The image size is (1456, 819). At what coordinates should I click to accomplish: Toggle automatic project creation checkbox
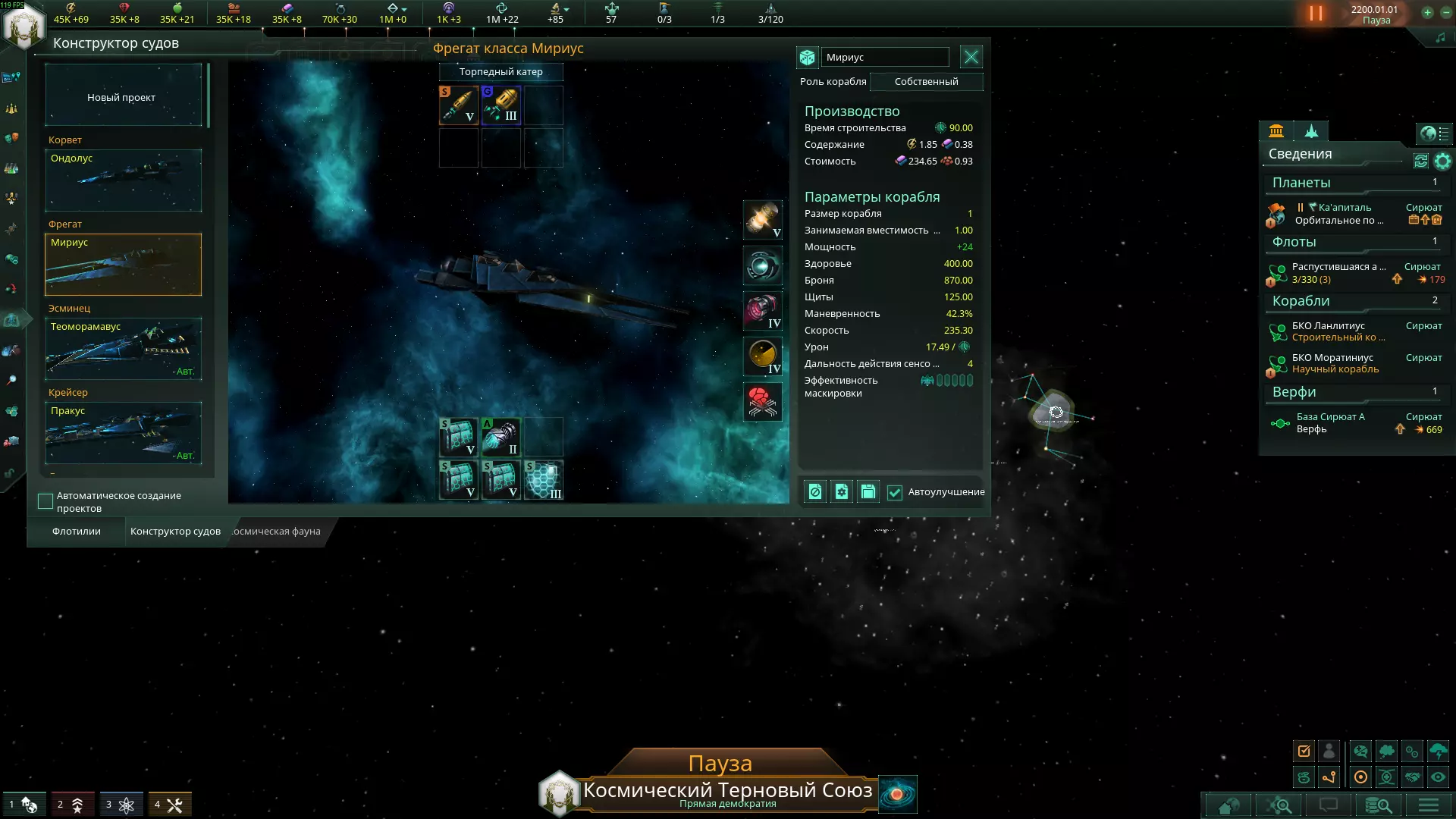pyautogui.click(x=45, y=501)
